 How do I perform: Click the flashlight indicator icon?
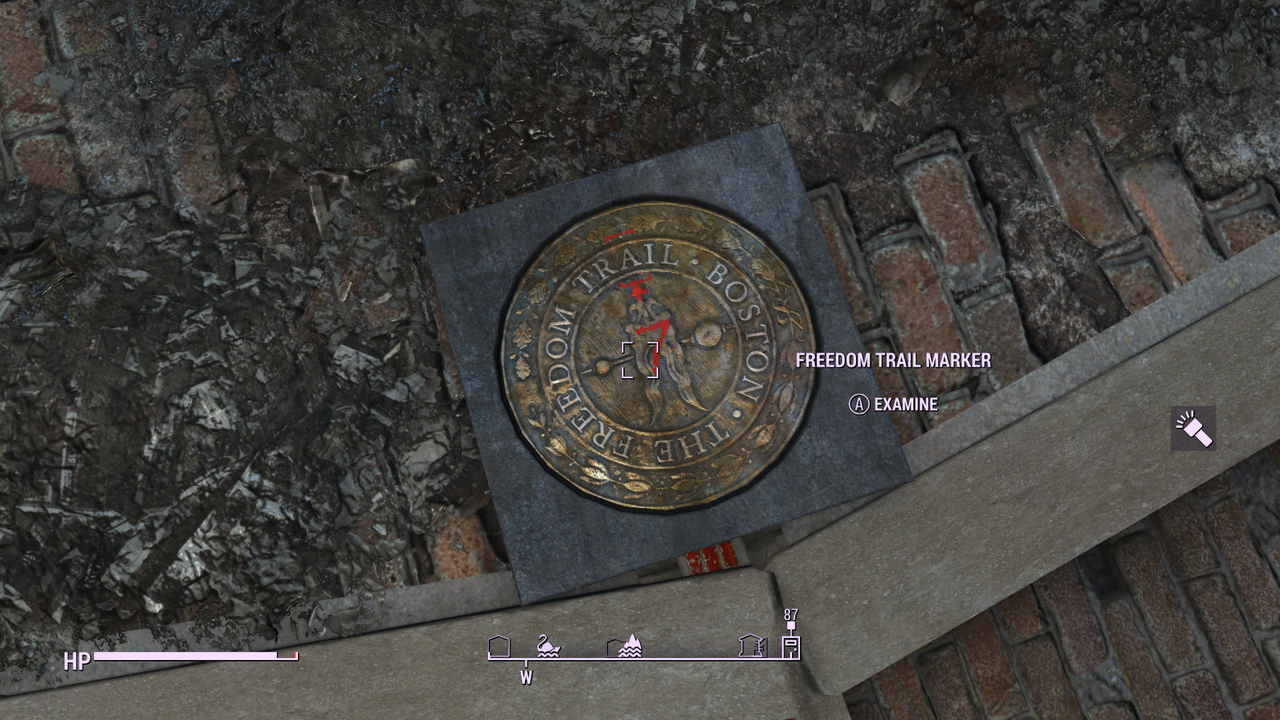point(1192,428)
